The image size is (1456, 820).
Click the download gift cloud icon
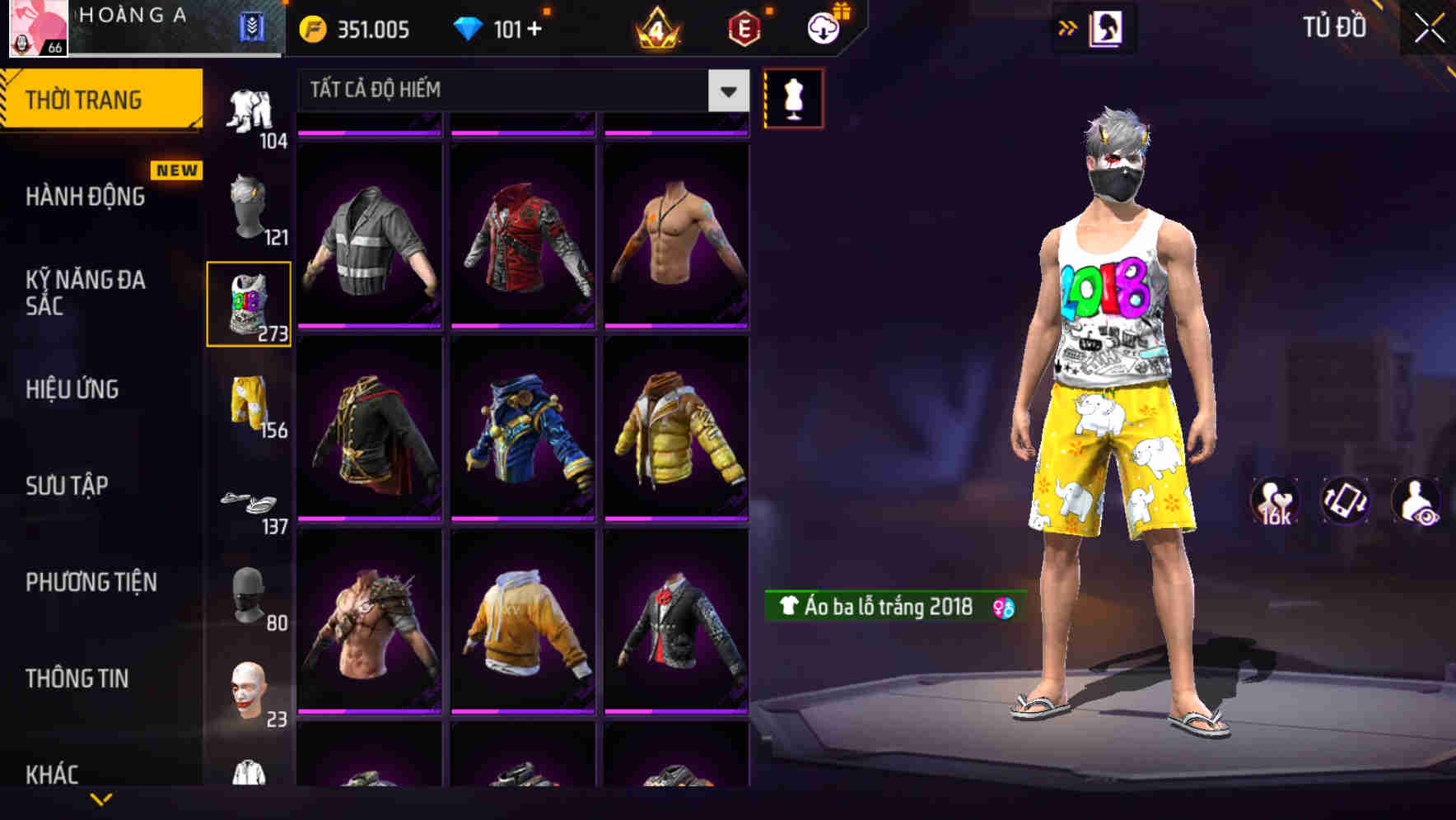tap(824, 27)
